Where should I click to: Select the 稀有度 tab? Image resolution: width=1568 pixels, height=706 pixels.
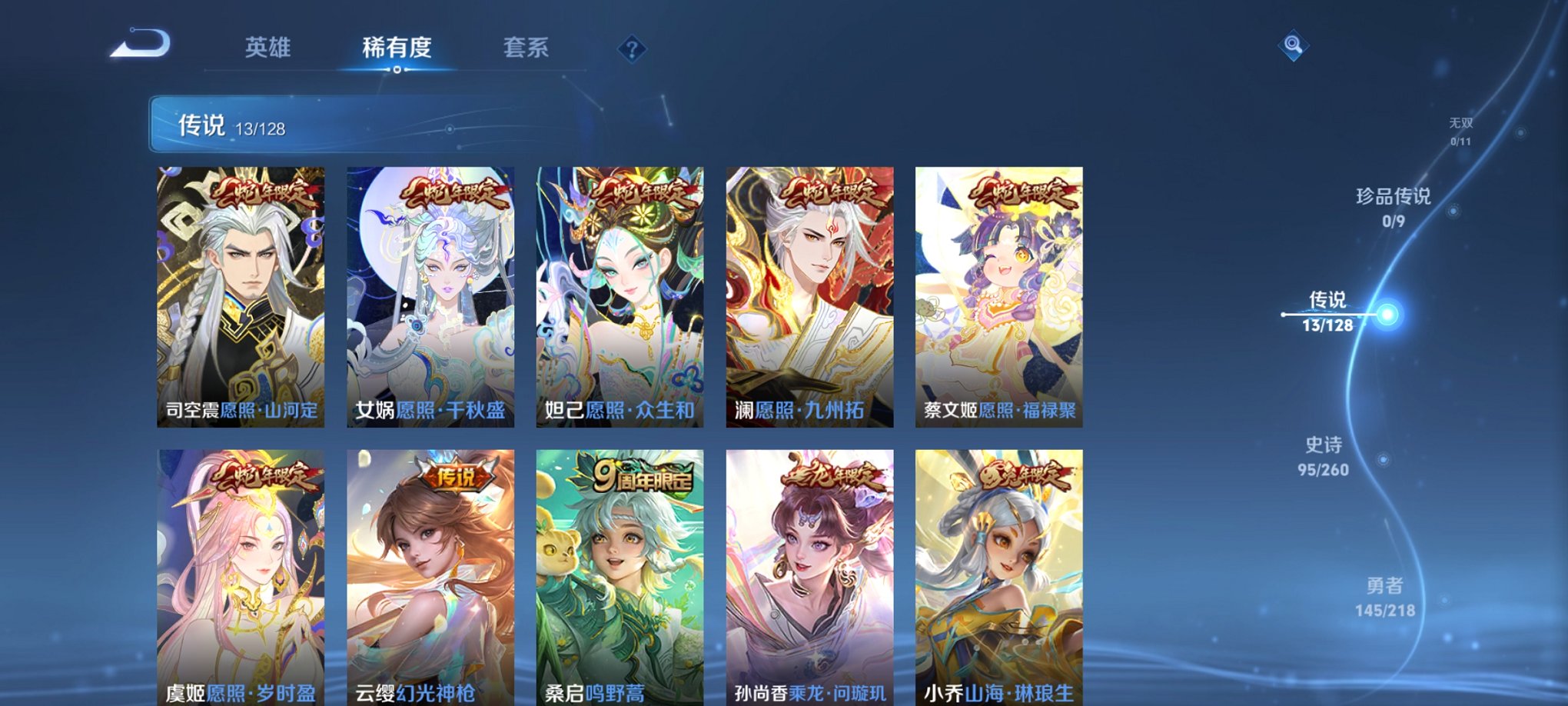[397, 48]
